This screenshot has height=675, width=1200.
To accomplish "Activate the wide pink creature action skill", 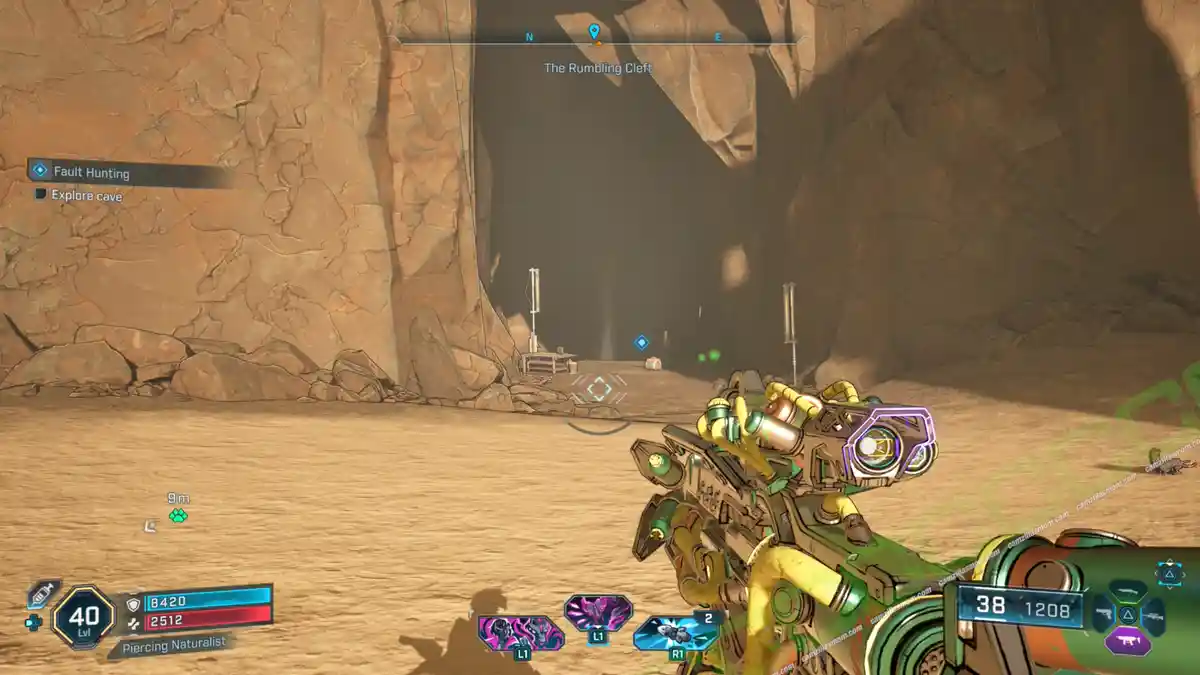I will click(520, 633).
